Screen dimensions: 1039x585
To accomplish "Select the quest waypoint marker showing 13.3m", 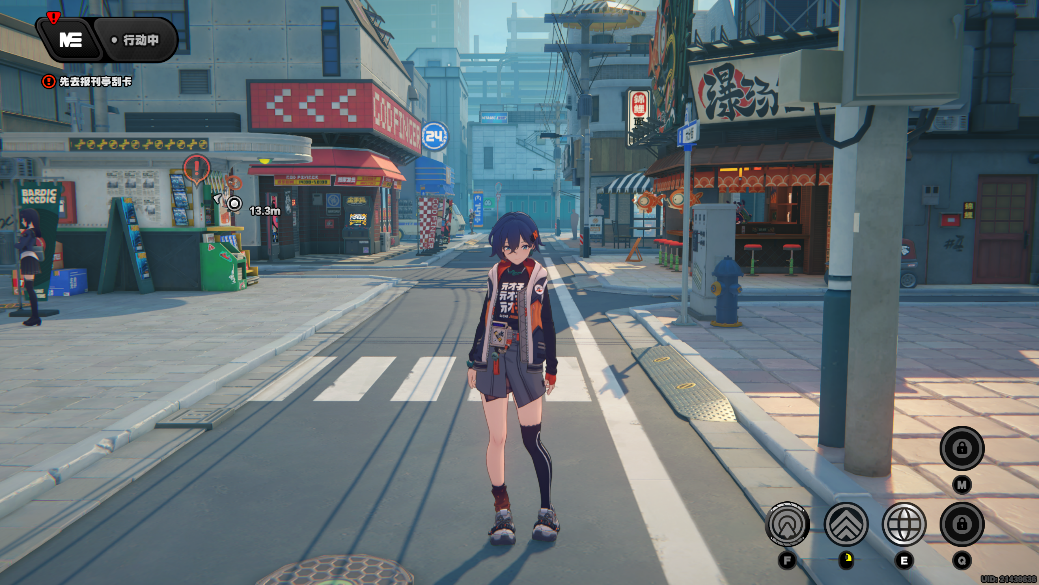I will pyautogui.click(x=234, y=203).
